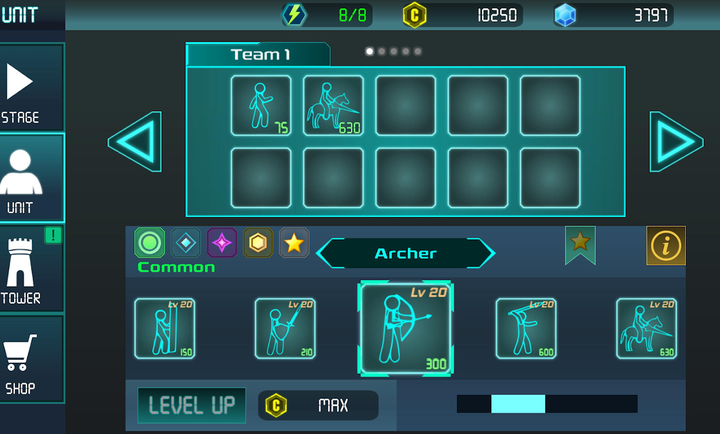Switch to the blue diamond rarity filter

(x=186, y=242)
